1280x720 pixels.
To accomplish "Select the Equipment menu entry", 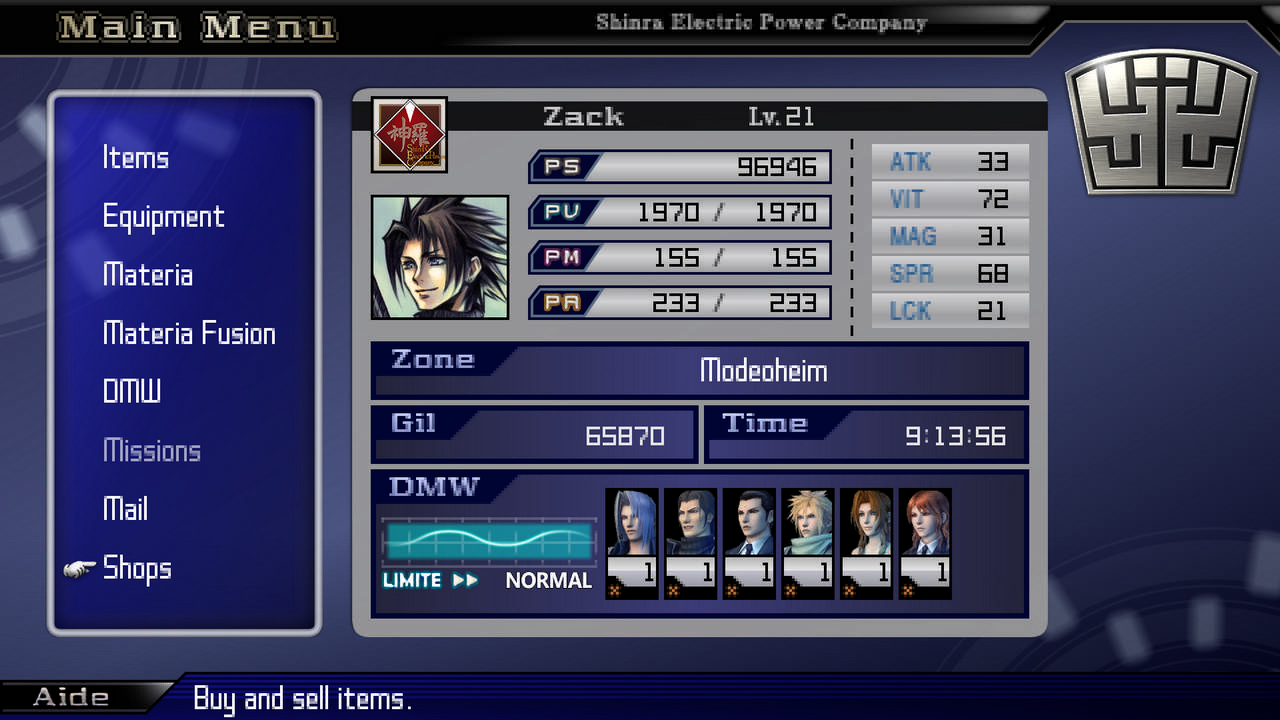I will tap(163, 217).
